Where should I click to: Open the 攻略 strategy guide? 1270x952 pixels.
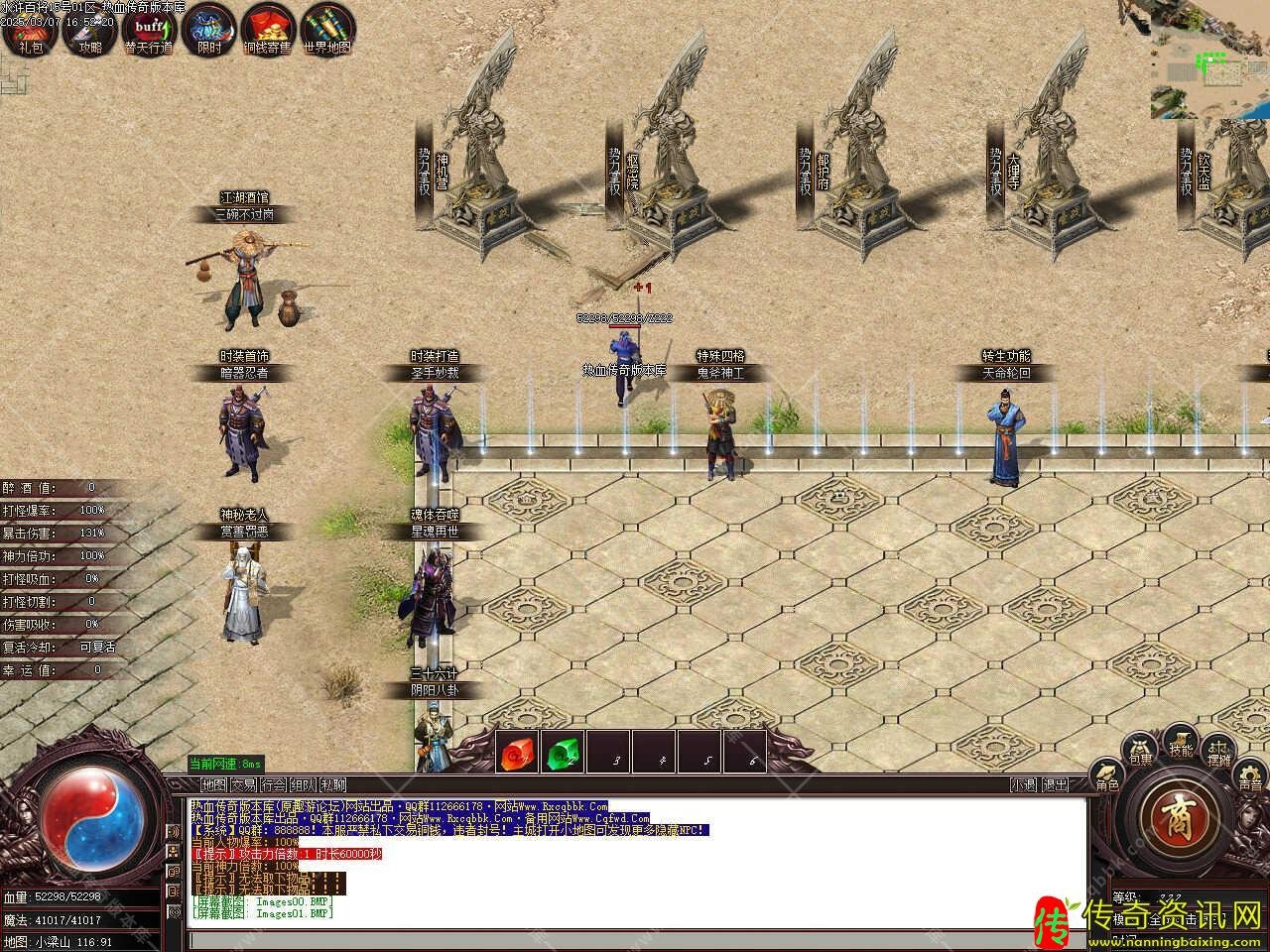pyautogui.click(x=90, y=32)
